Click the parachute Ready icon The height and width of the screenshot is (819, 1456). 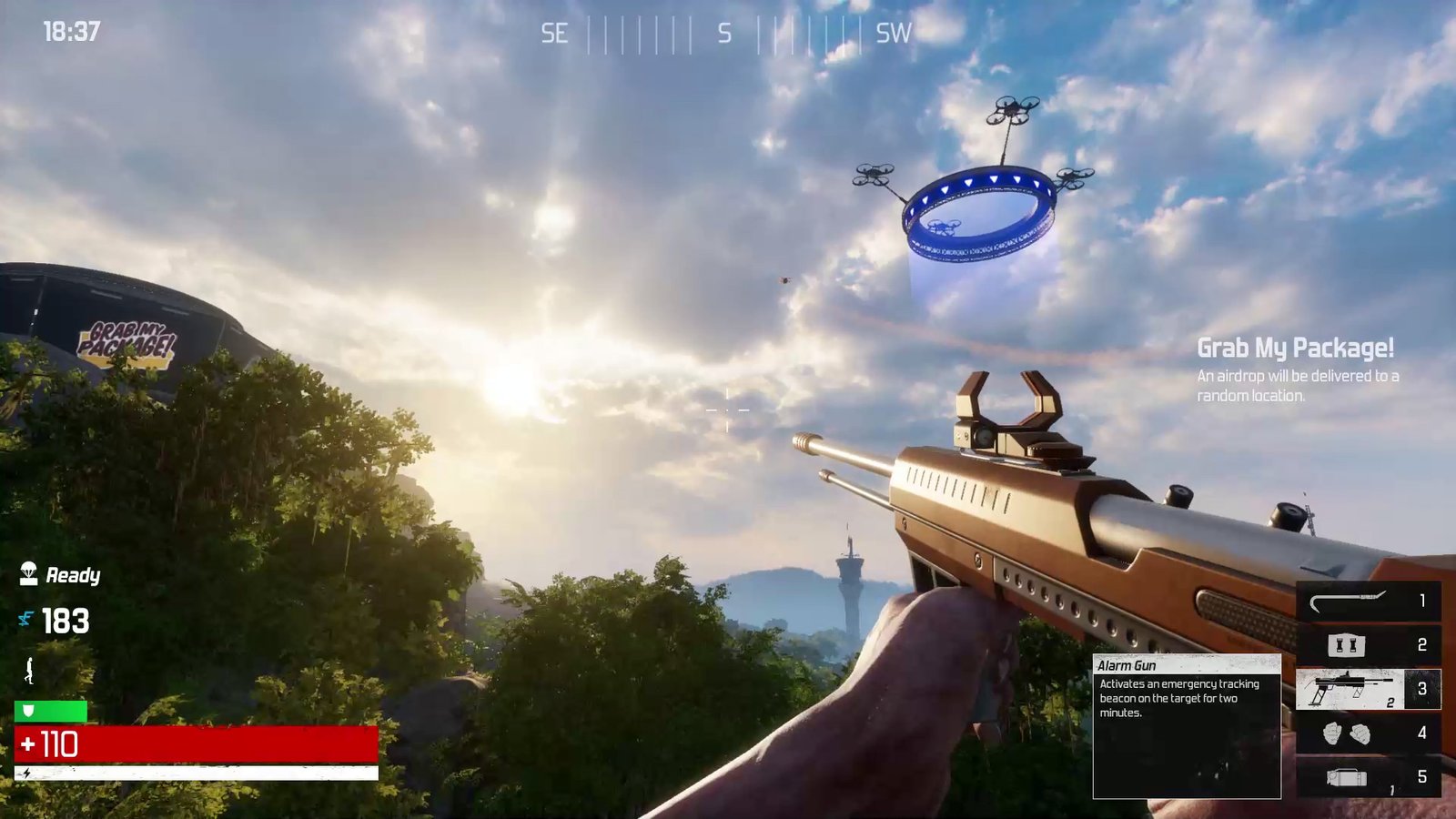coord(27,573)
